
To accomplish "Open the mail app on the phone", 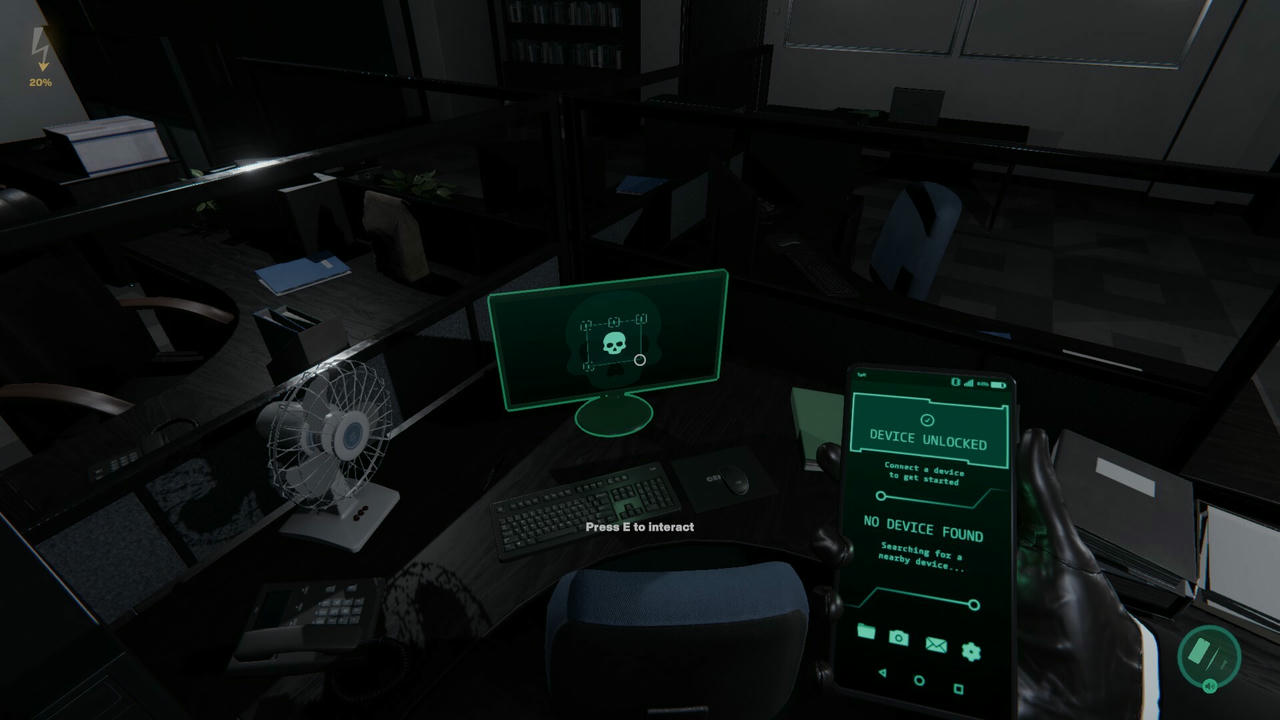I will [x=936, y=646].
